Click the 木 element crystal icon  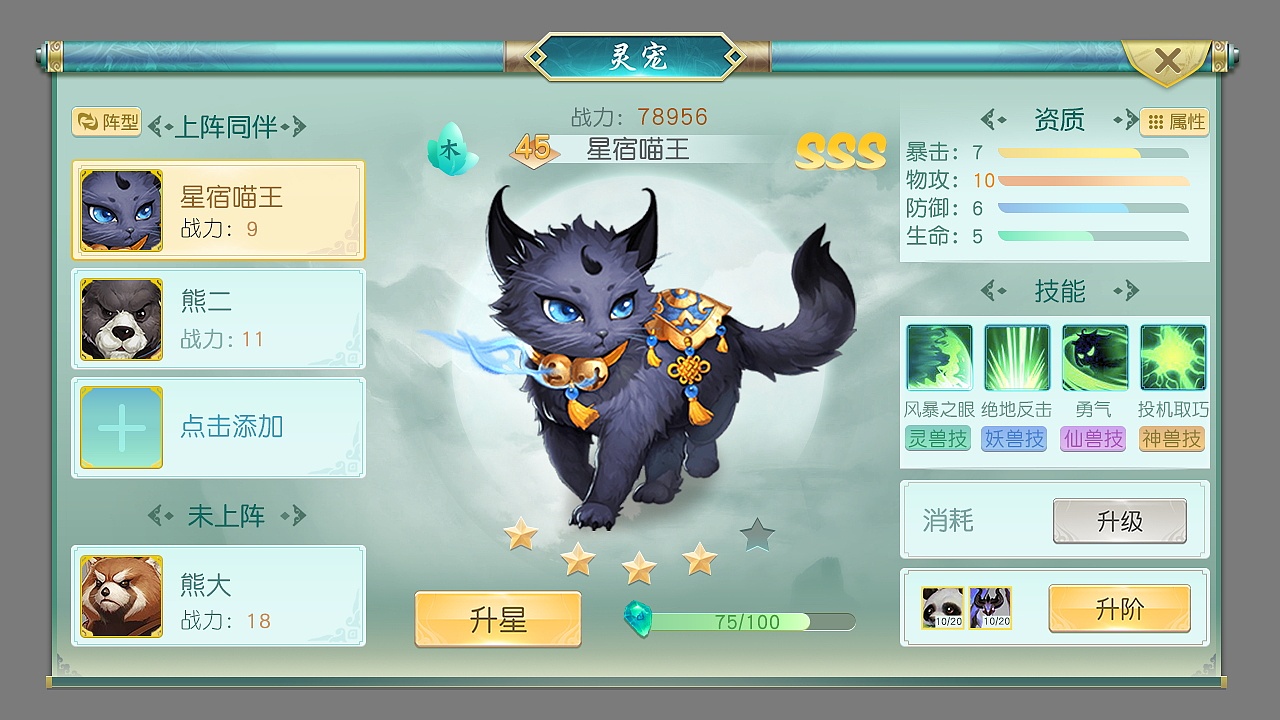450,148
